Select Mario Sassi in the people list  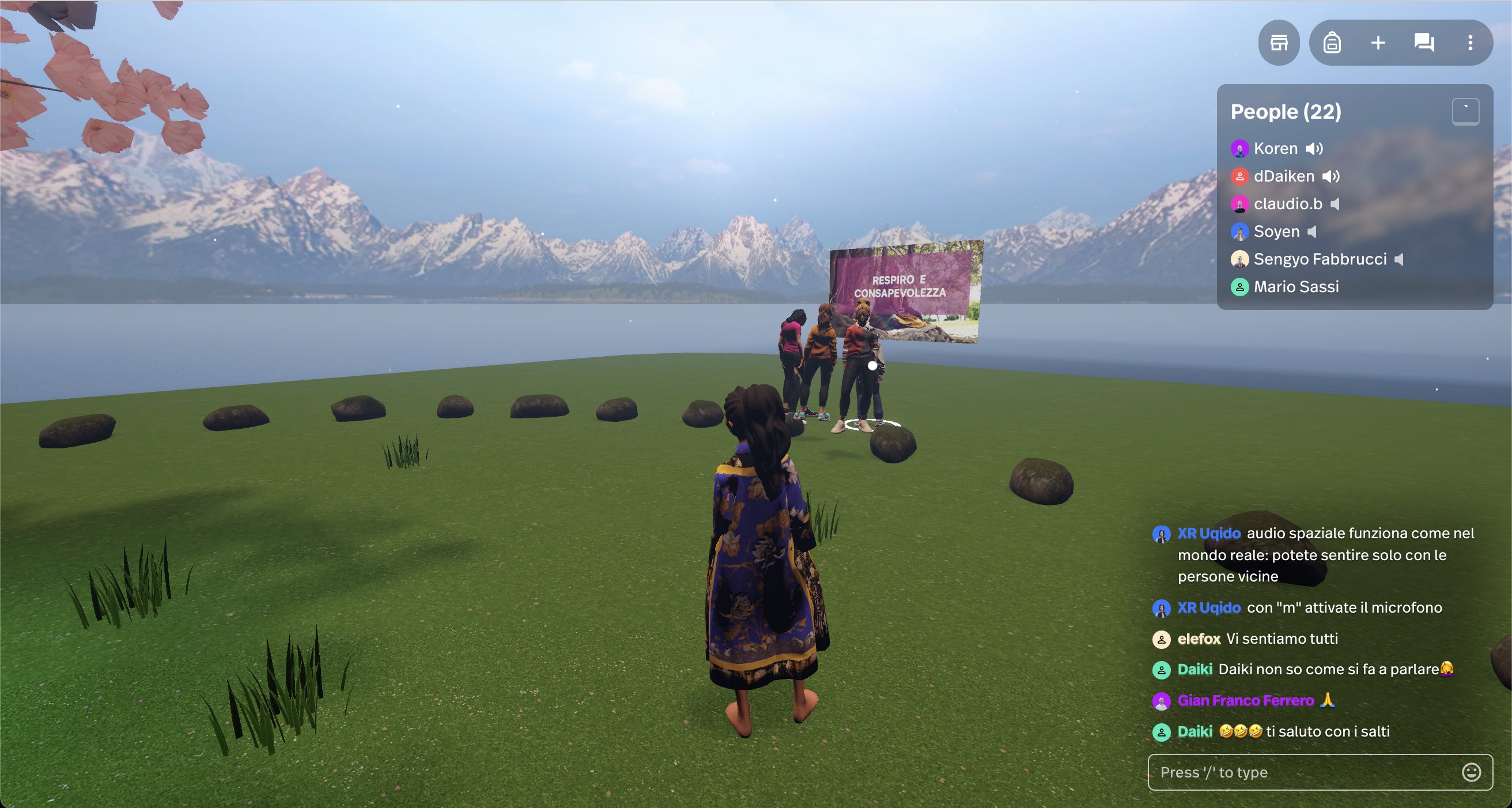(x=1295, y=286)
